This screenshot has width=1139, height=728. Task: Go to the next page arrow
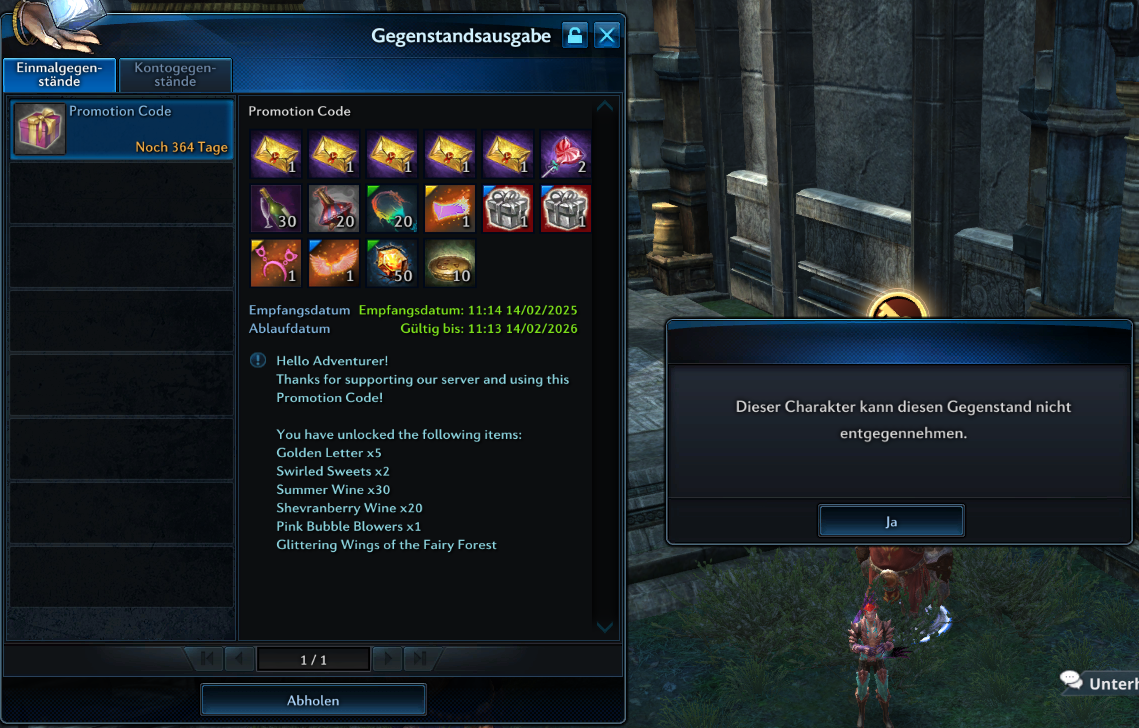(x=386, y=659)
